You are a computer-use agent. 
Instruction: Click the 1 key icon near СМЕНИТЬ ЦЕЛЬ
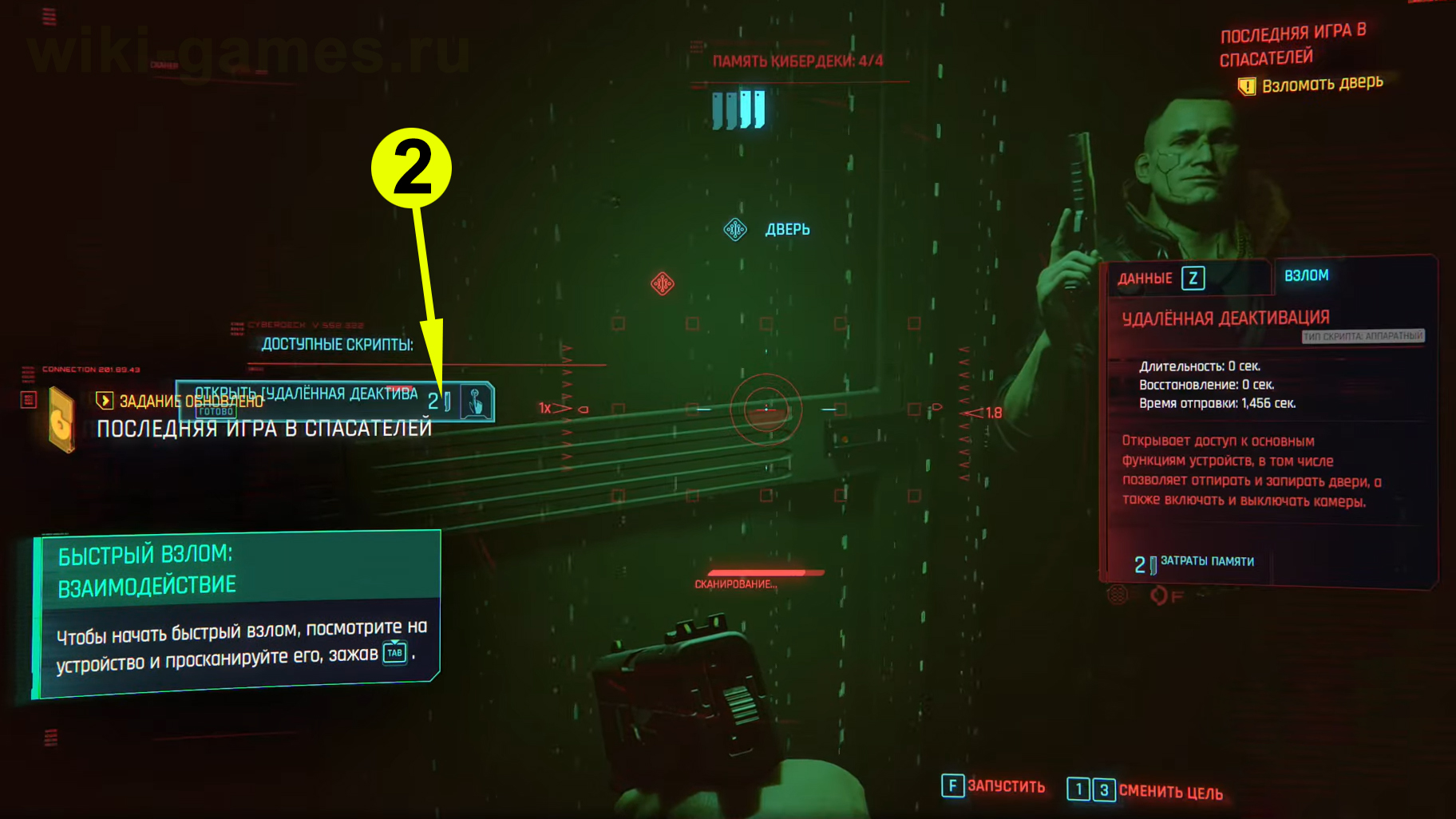coord(1078,789)
